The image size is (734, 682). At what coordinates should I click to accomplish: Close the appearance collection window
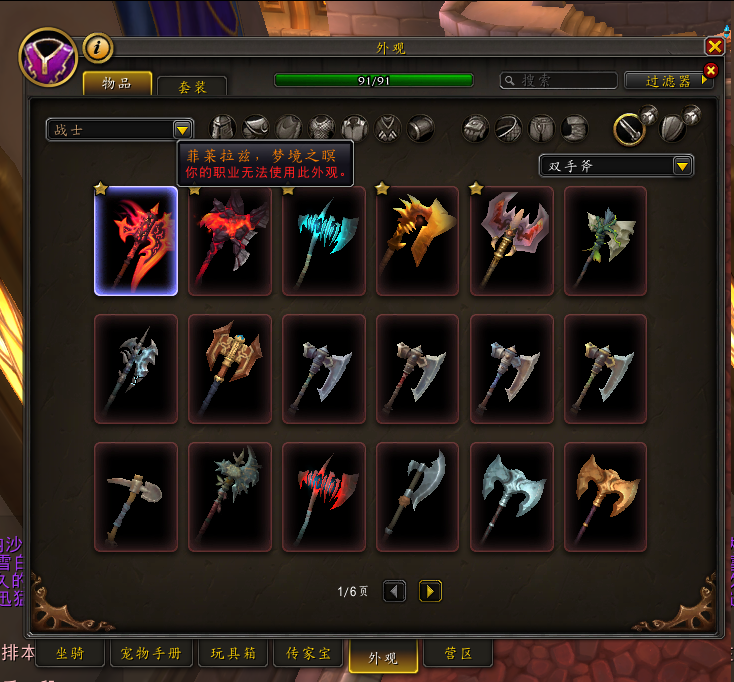point(714,47)
